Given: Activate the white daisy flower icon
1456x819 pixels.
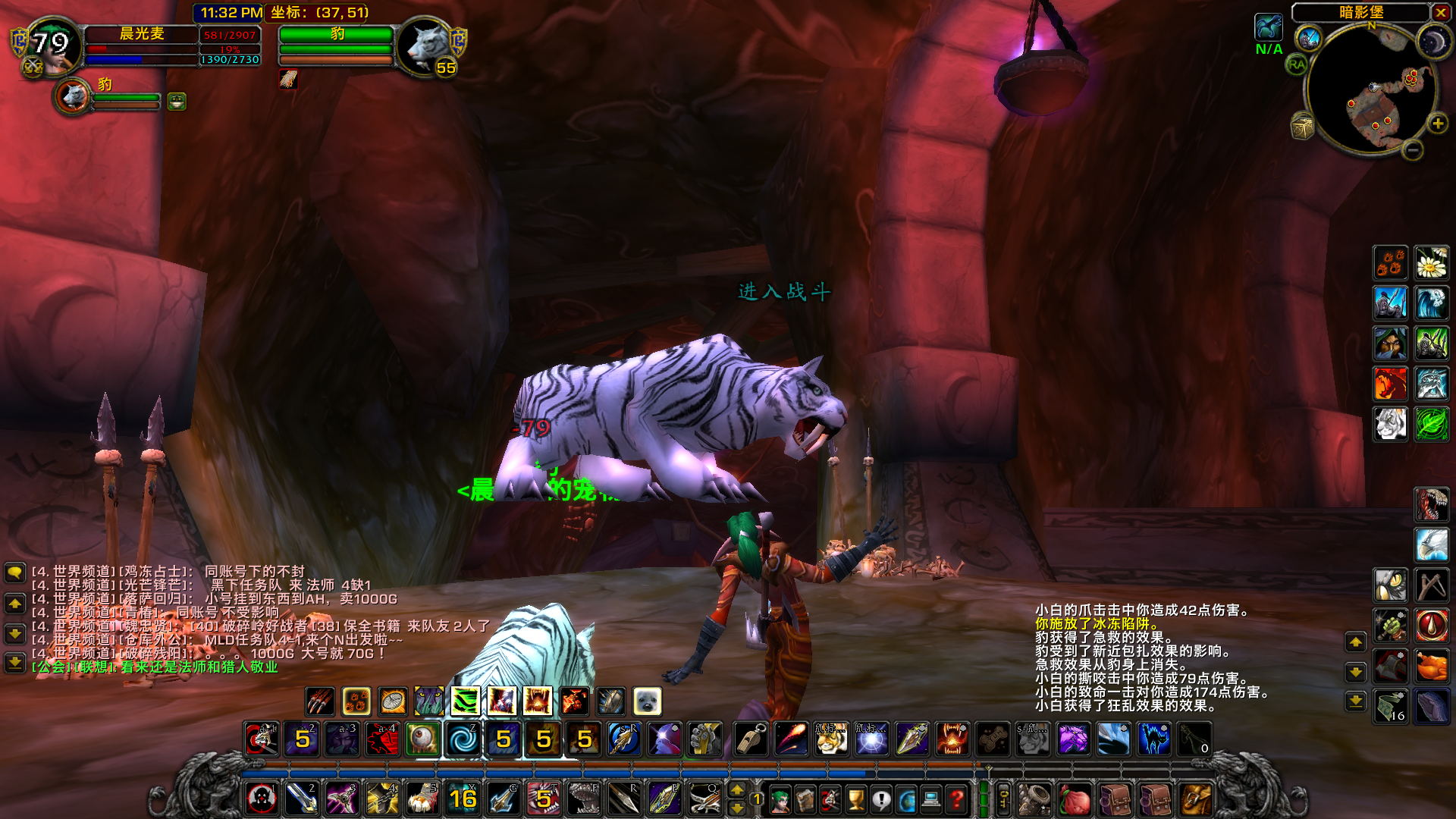Looking at the screenshot, I should pyautogui.click(x=1431, y=263).
